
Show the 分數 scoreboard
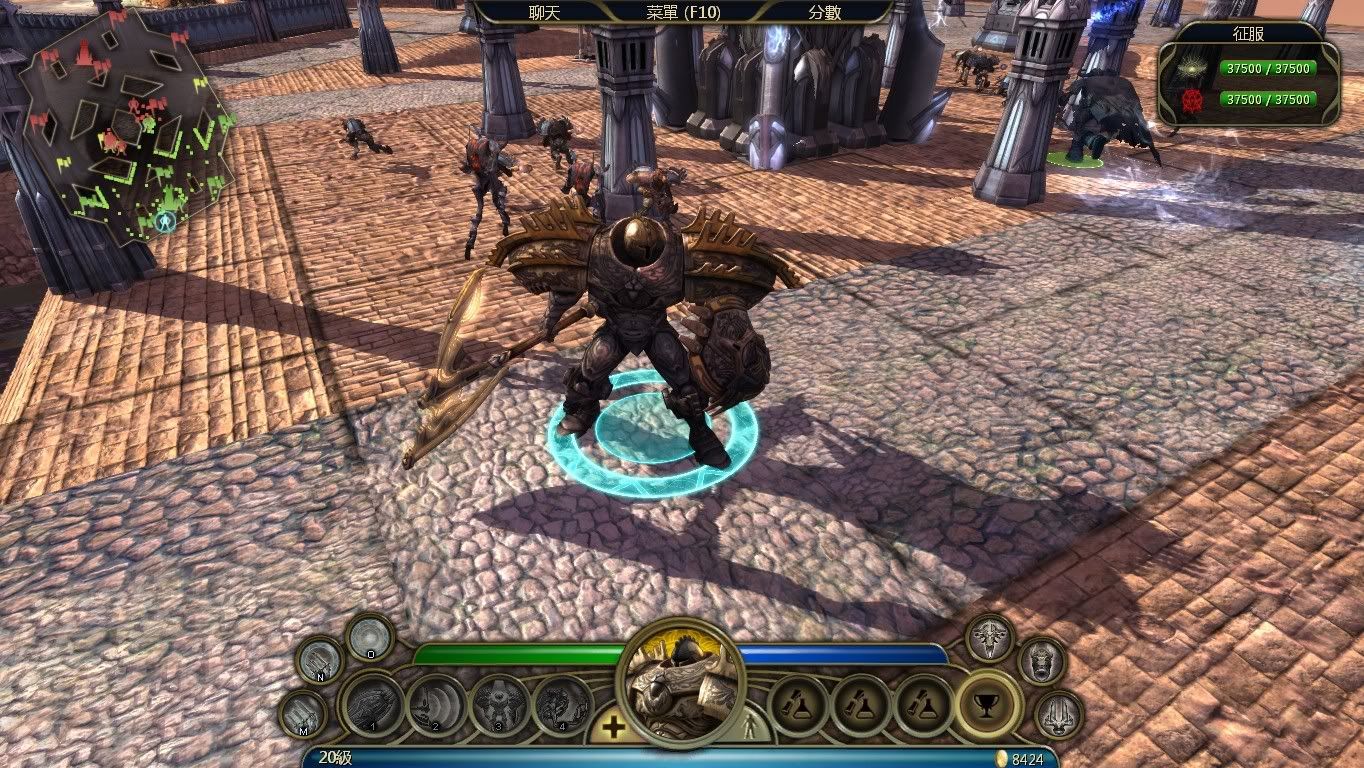[x=824, y=12]
